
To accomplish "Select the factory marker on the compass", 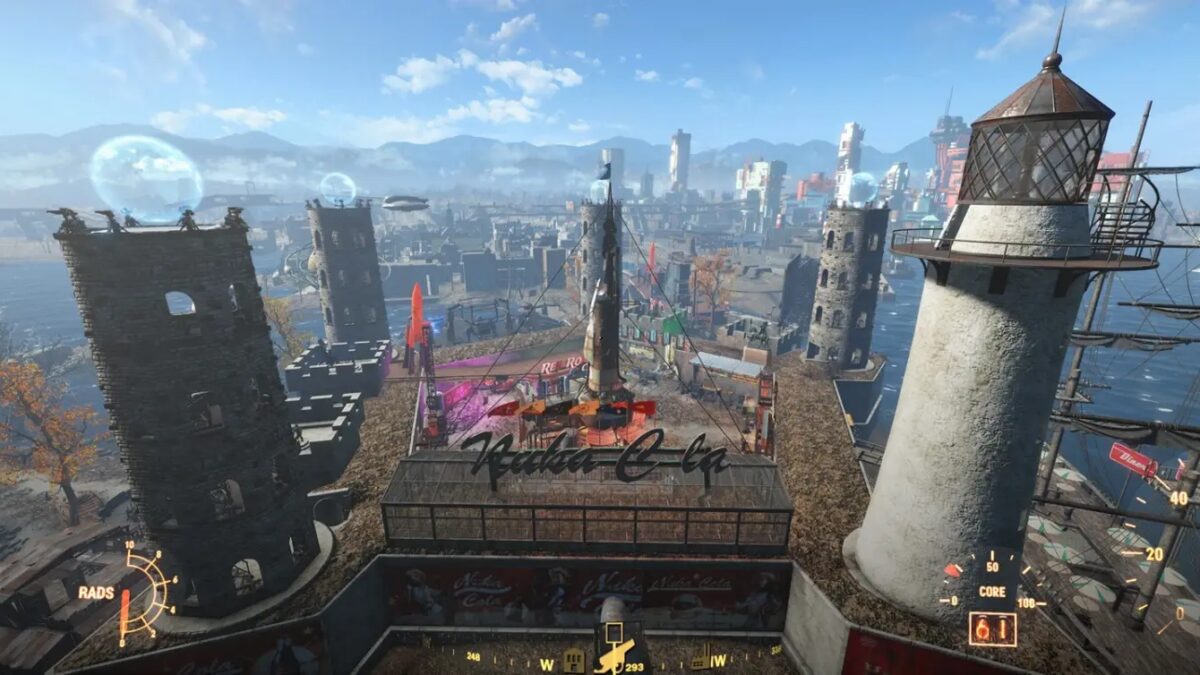I will [x=700, y=660].
